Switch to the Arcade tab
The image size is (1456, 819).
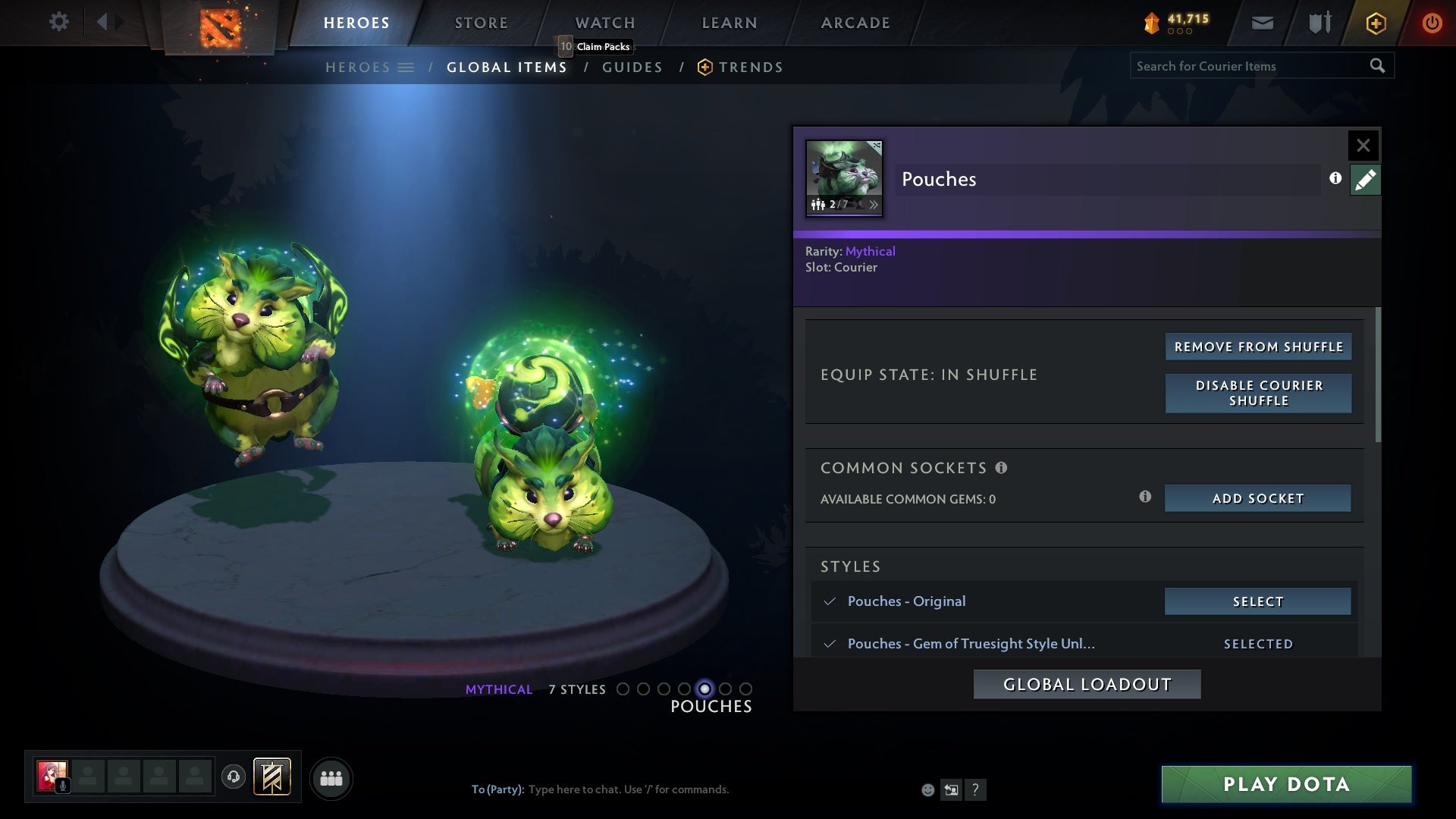[854, 23]
